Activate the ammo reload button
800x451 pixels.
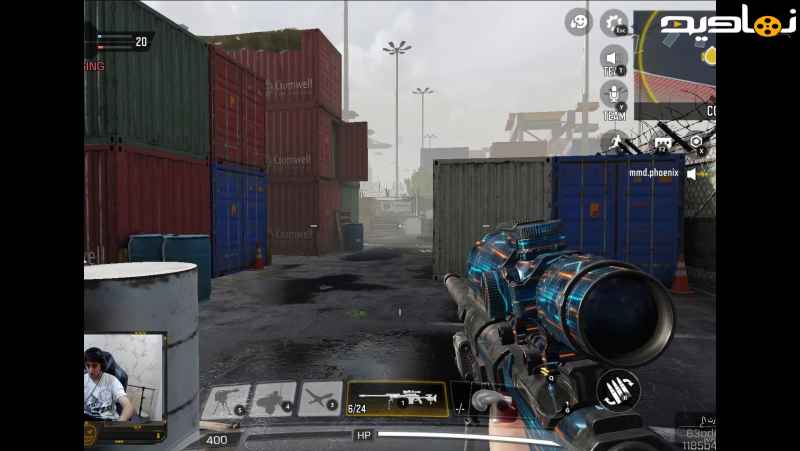point(618,391)
